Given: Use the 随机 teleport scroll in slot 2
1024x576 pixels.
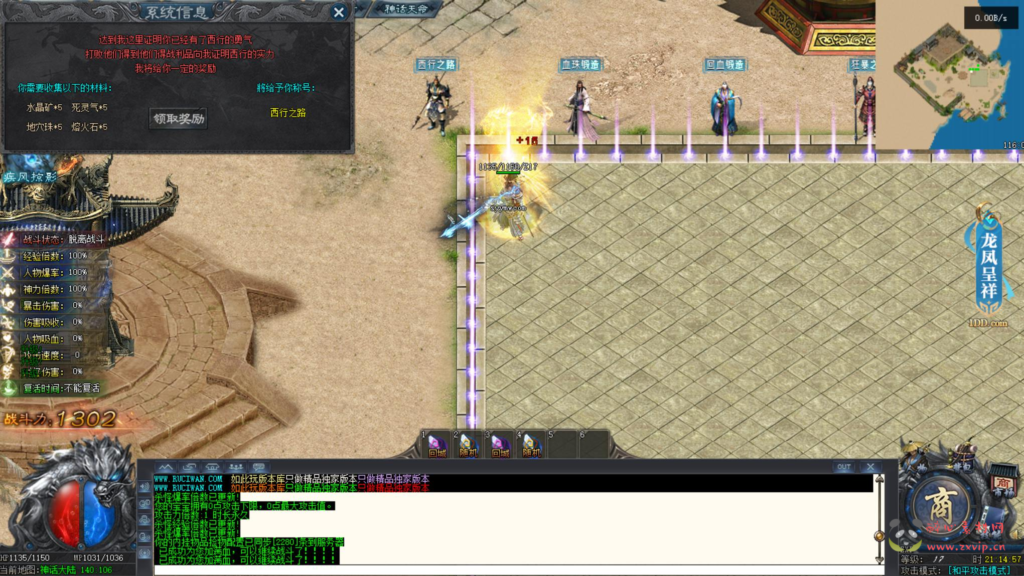Looking at the screenshot, I should [x=469, y=445].
